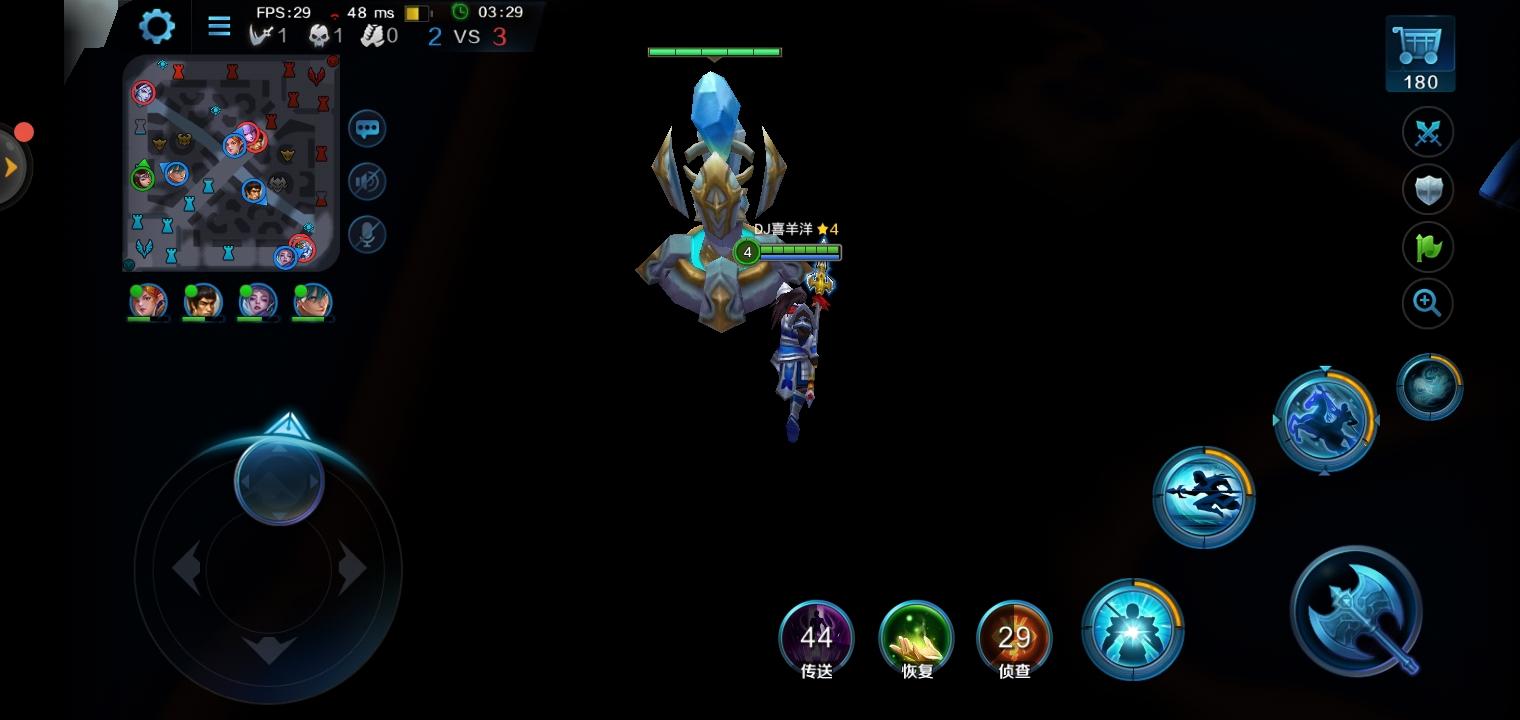
Task: Tap DJ喜羊洋's green health bar
Action: point(799,252)
